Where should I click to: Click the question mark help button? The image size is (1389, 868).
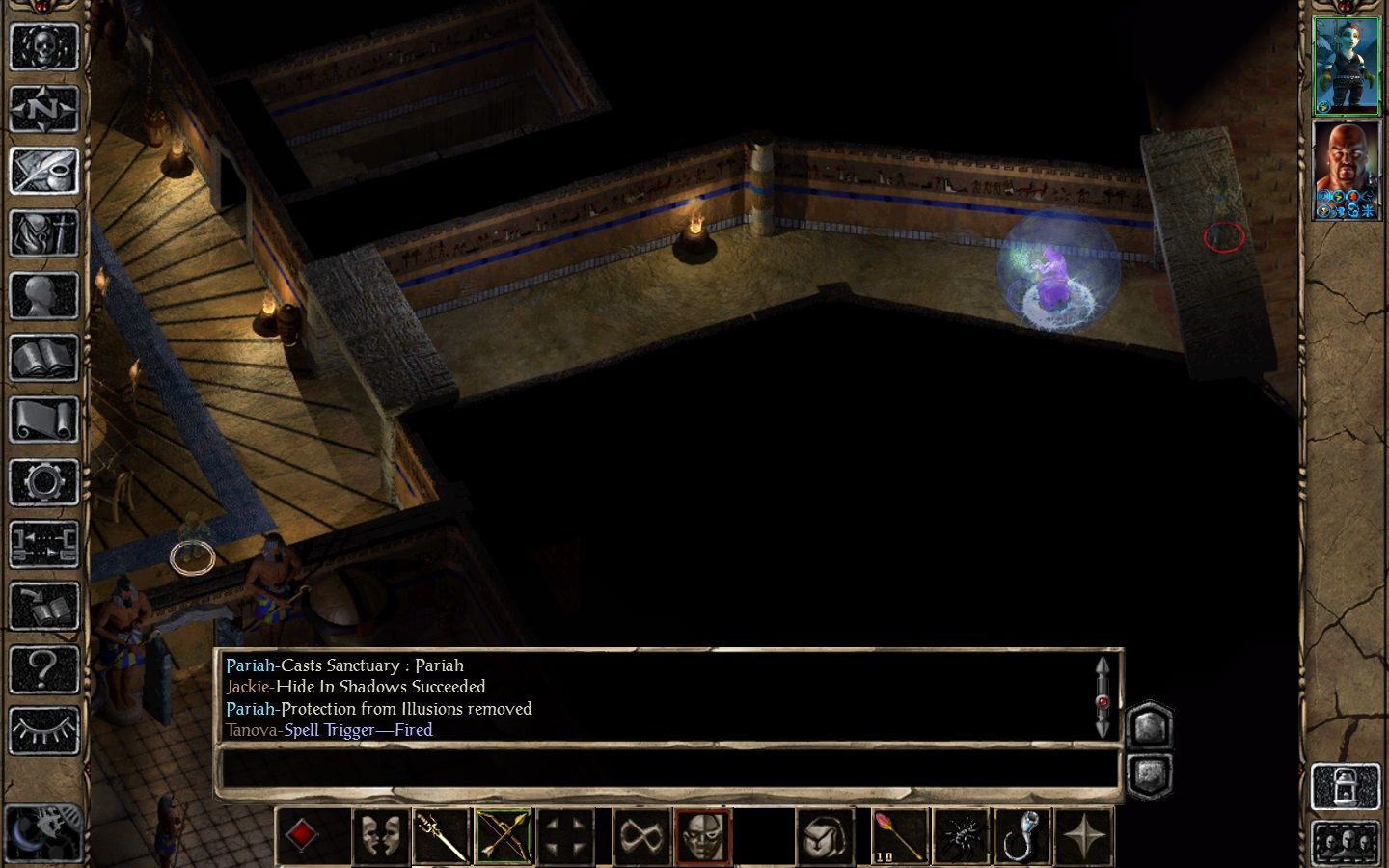pyautogui.click(x=43, y=668)
